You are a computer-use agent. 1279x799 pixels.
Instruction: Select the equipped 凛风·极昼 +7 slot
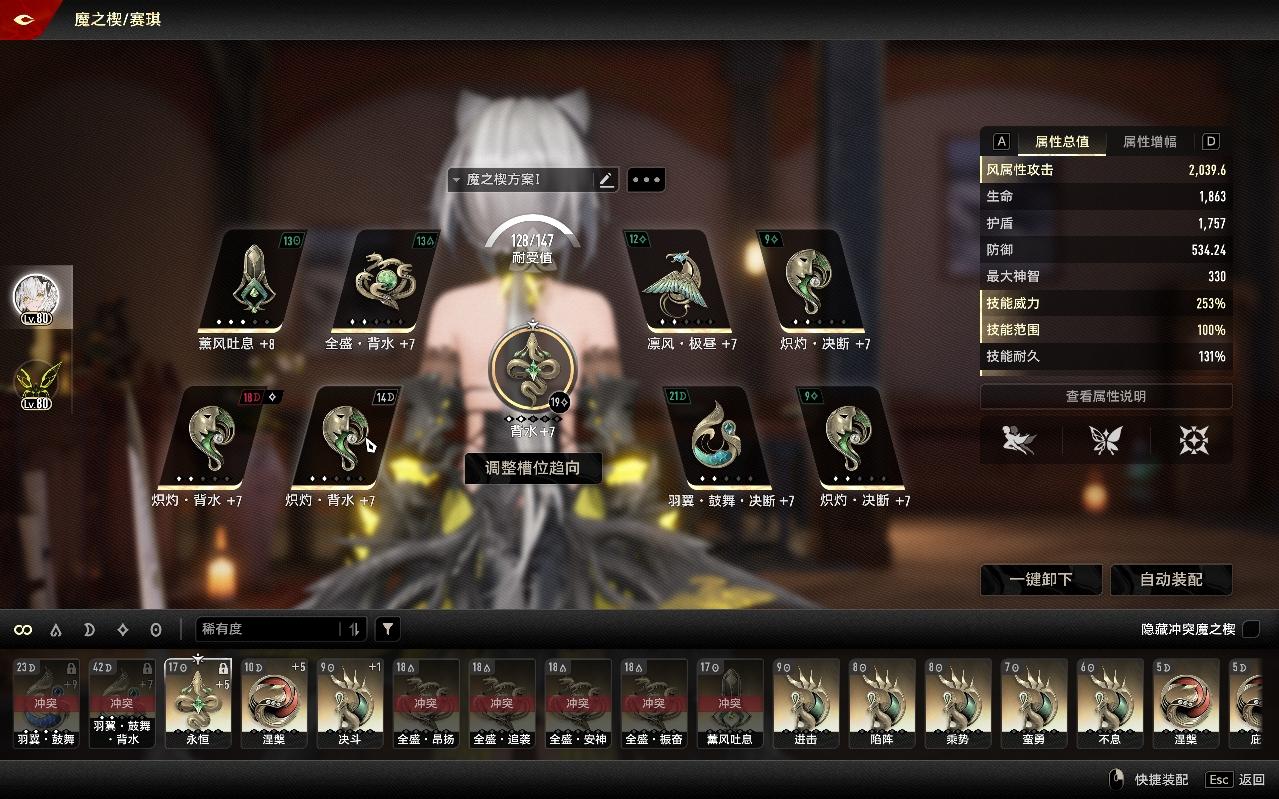pos(677,281)
